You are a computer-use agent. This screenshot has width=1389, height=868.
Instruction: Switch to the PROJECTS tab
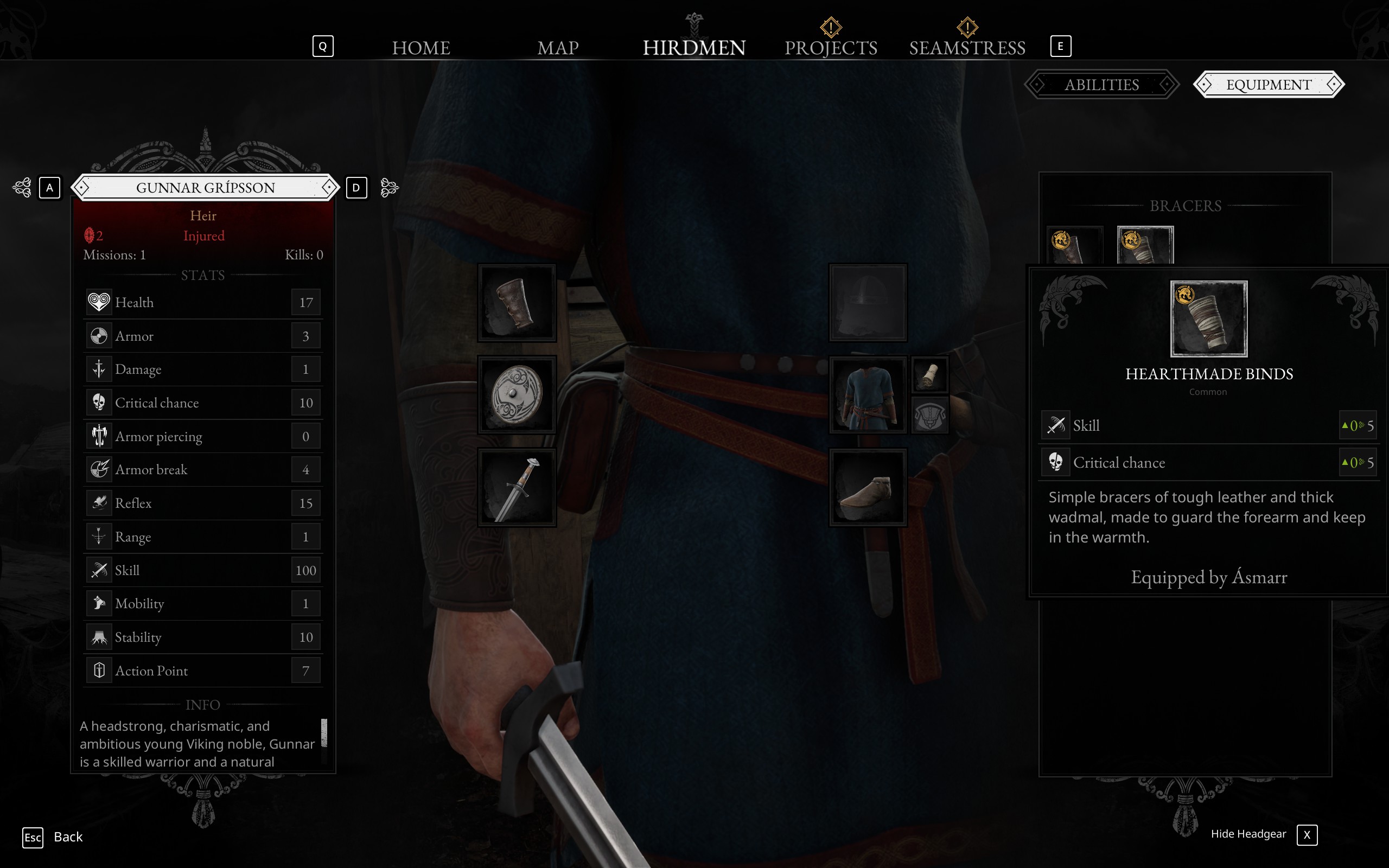pos(831,47)
